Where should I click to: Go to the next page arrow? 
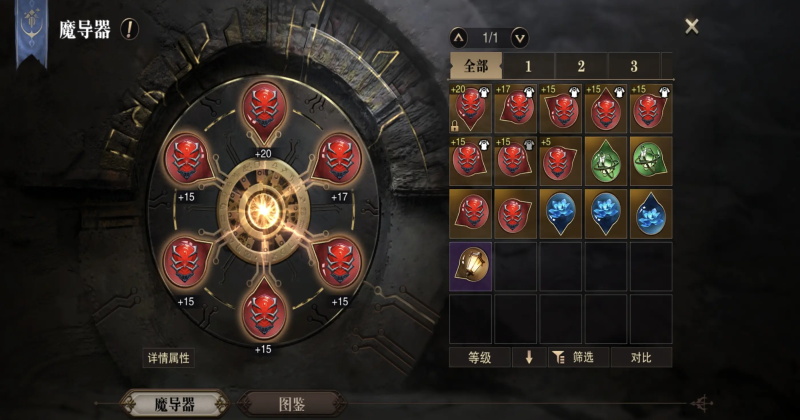pyautogui.click(x=519, y=38)
